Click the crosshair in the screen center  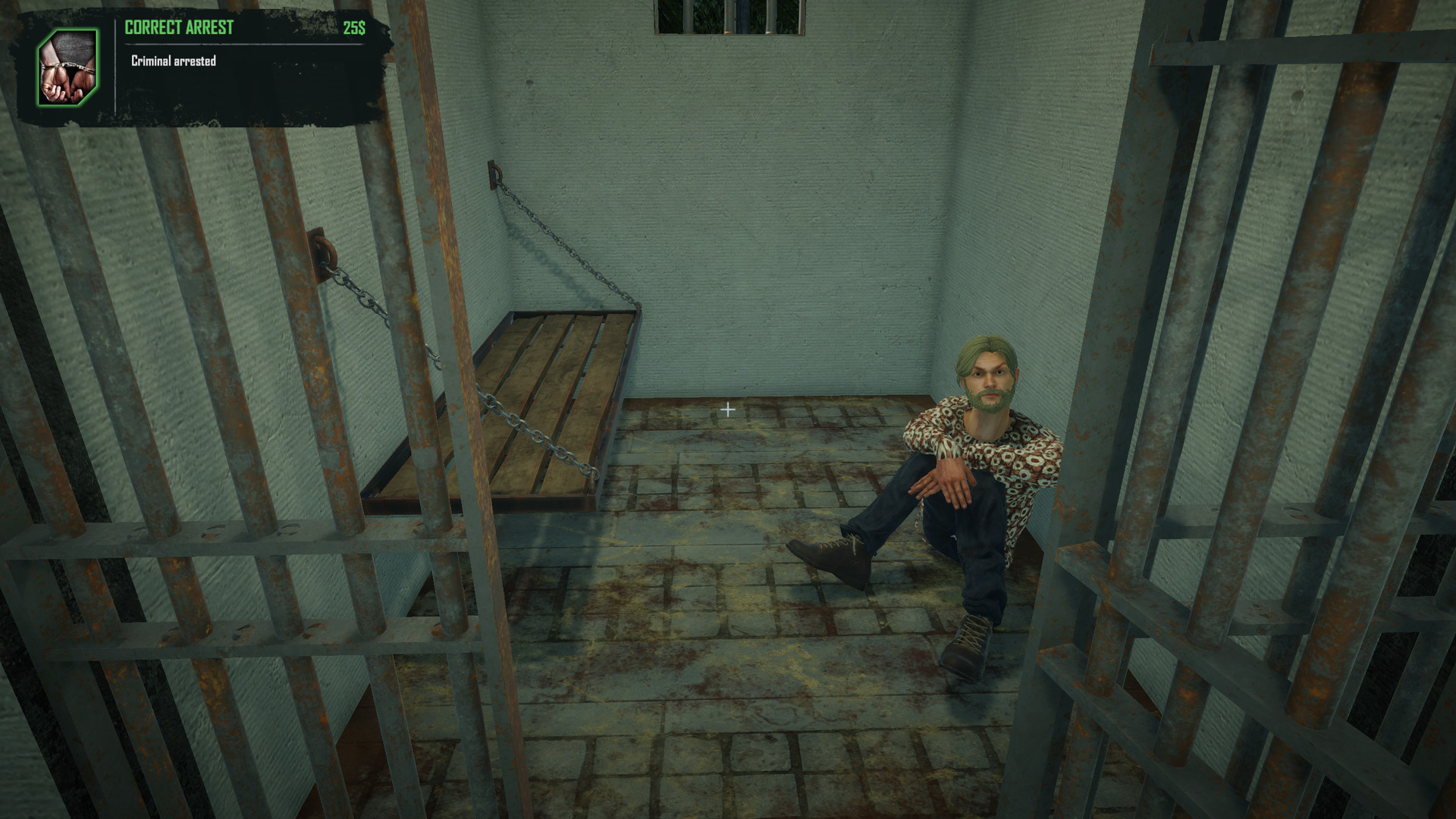pyautogui.click(x=729, y=409)
